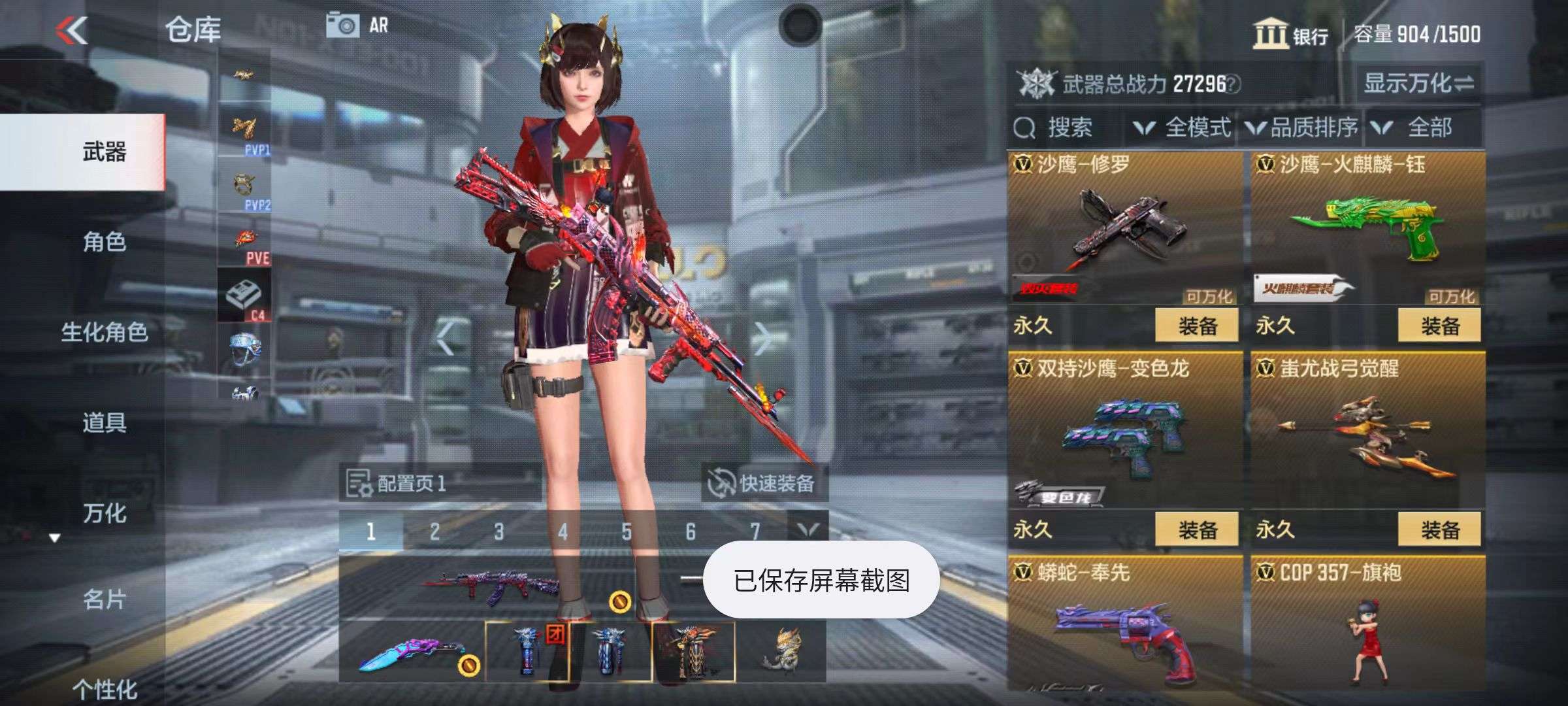The image size is (1568, 706).
Task: Switch to the 角色 character tab
Action: tap(105, 243)
